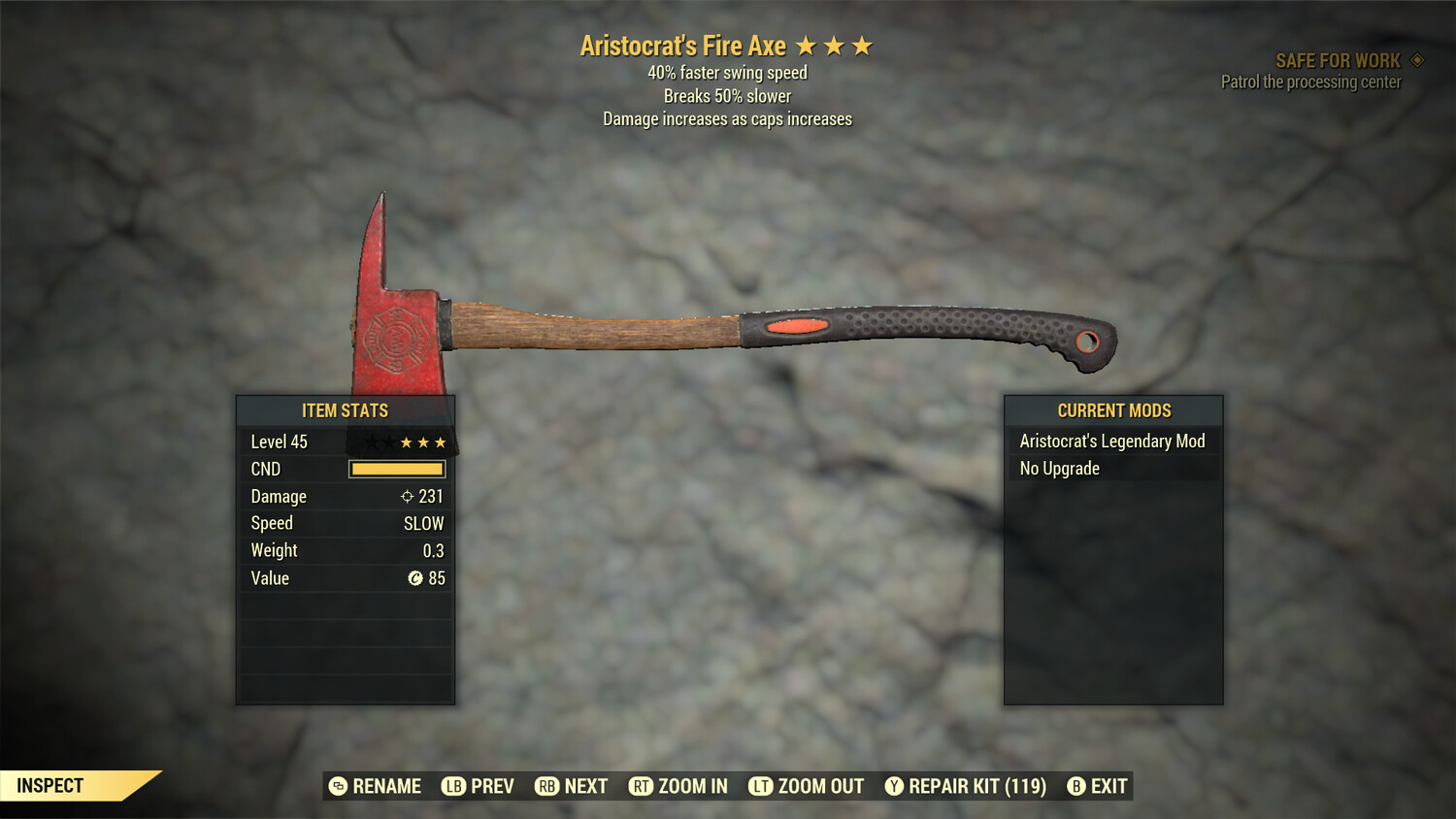The width and height of the screenshot is (1456, 819).
Task: Show the NEXT item
Action: tap(572, 786)
